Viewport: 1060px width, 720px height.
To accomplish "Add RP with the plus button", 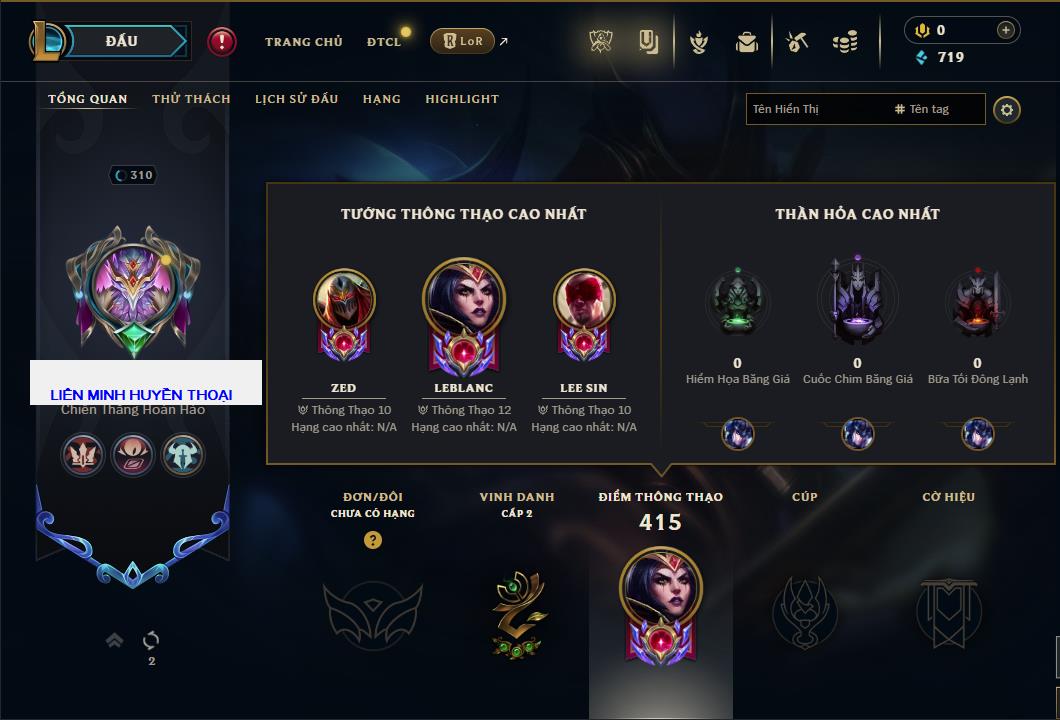I will point(1006,30).
